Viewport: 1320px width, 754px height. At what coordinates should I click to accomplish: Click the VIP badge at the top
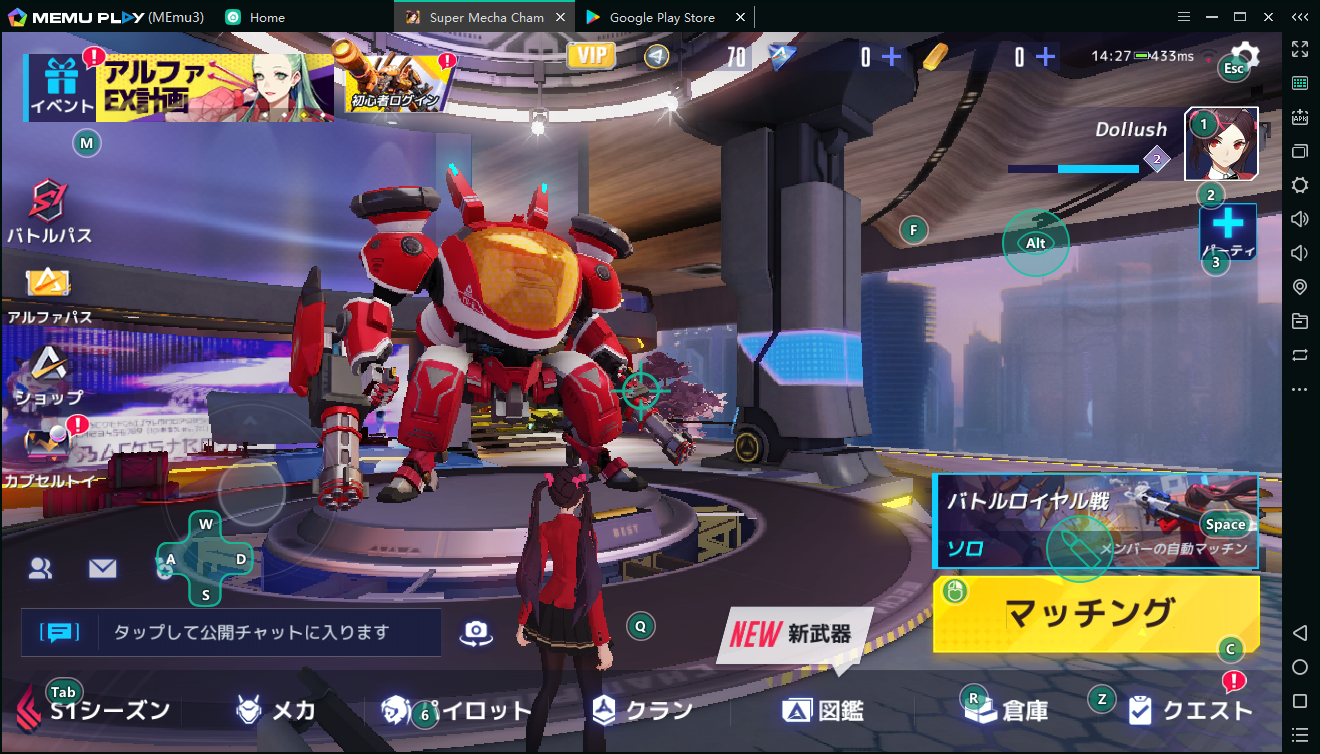click(x=590, y=55)
